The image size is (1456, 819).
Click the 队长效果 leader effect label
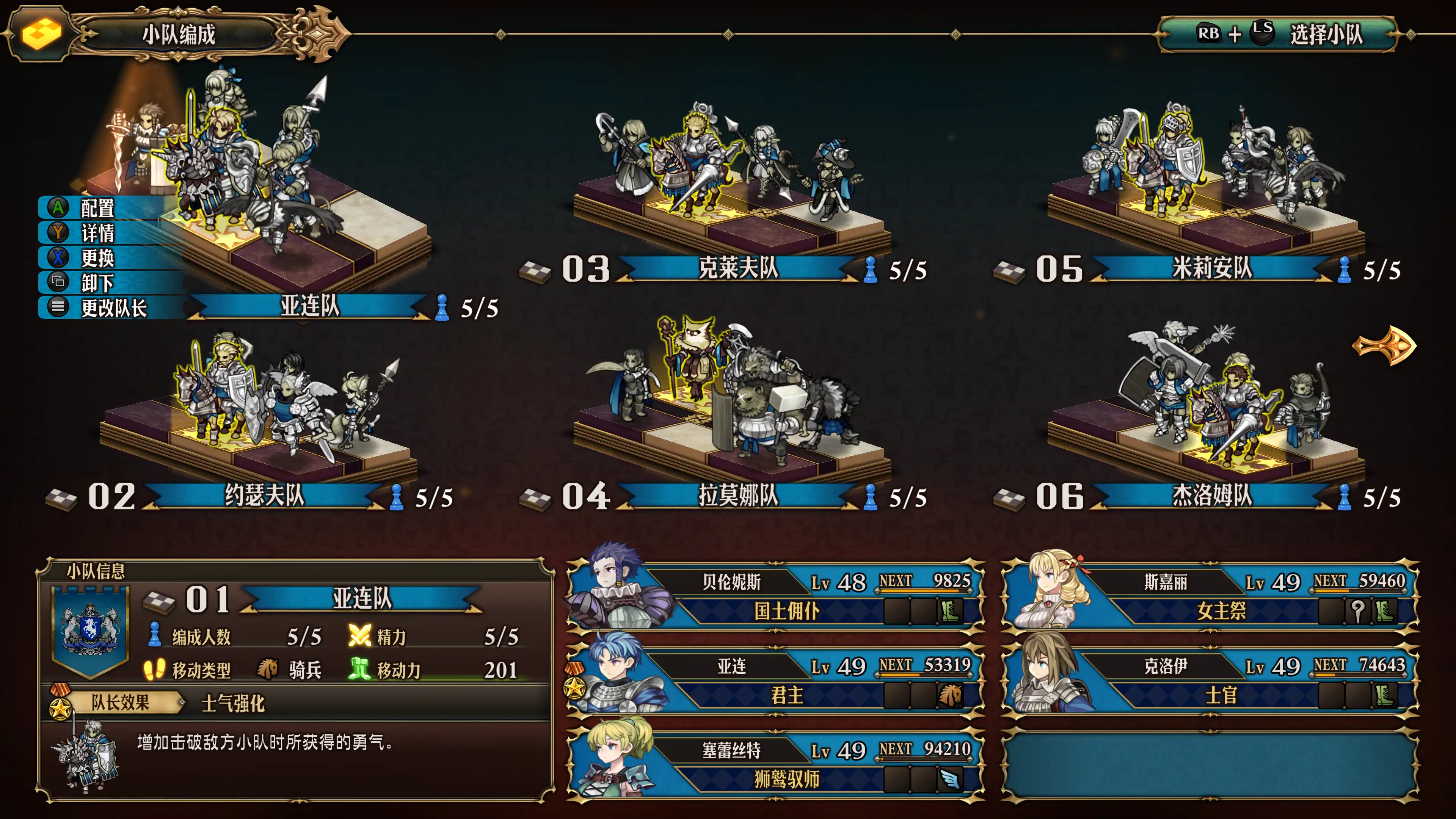pos(120,703)
